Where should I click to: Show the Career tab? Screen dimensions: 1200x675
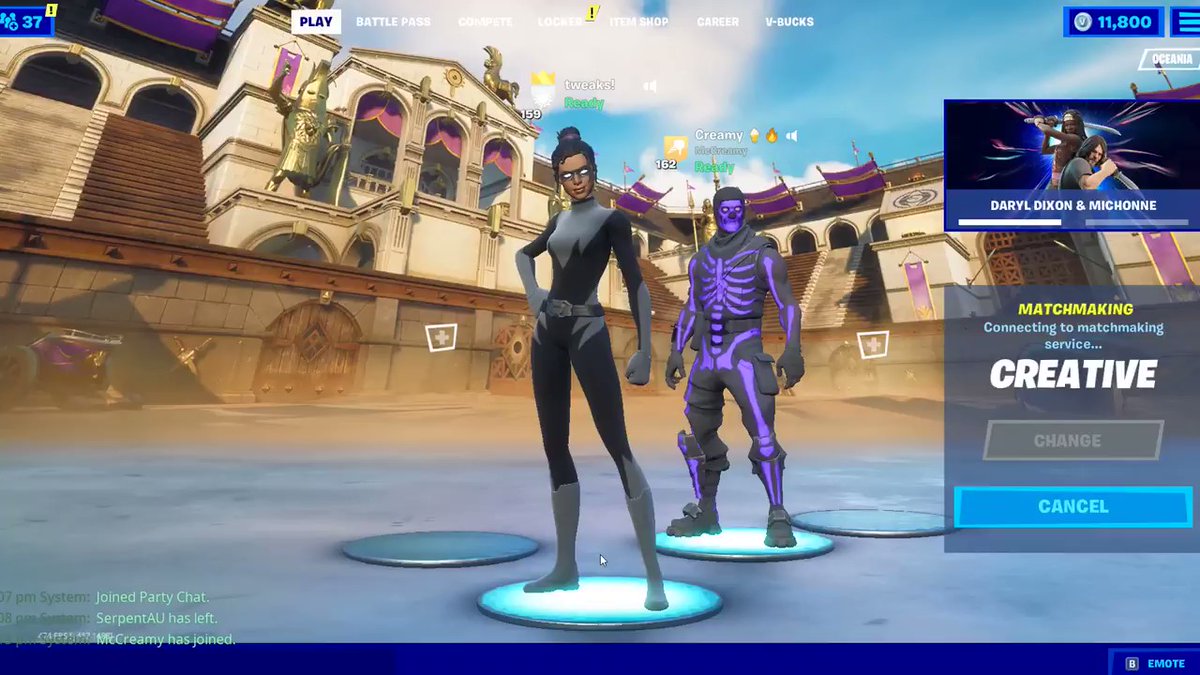(718, 22)
